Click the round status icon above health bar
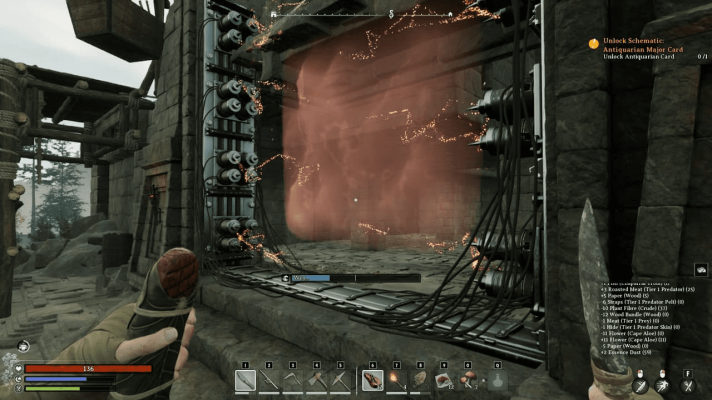The image size is (712, 400). pyautogui.click(x=22, y=345)
